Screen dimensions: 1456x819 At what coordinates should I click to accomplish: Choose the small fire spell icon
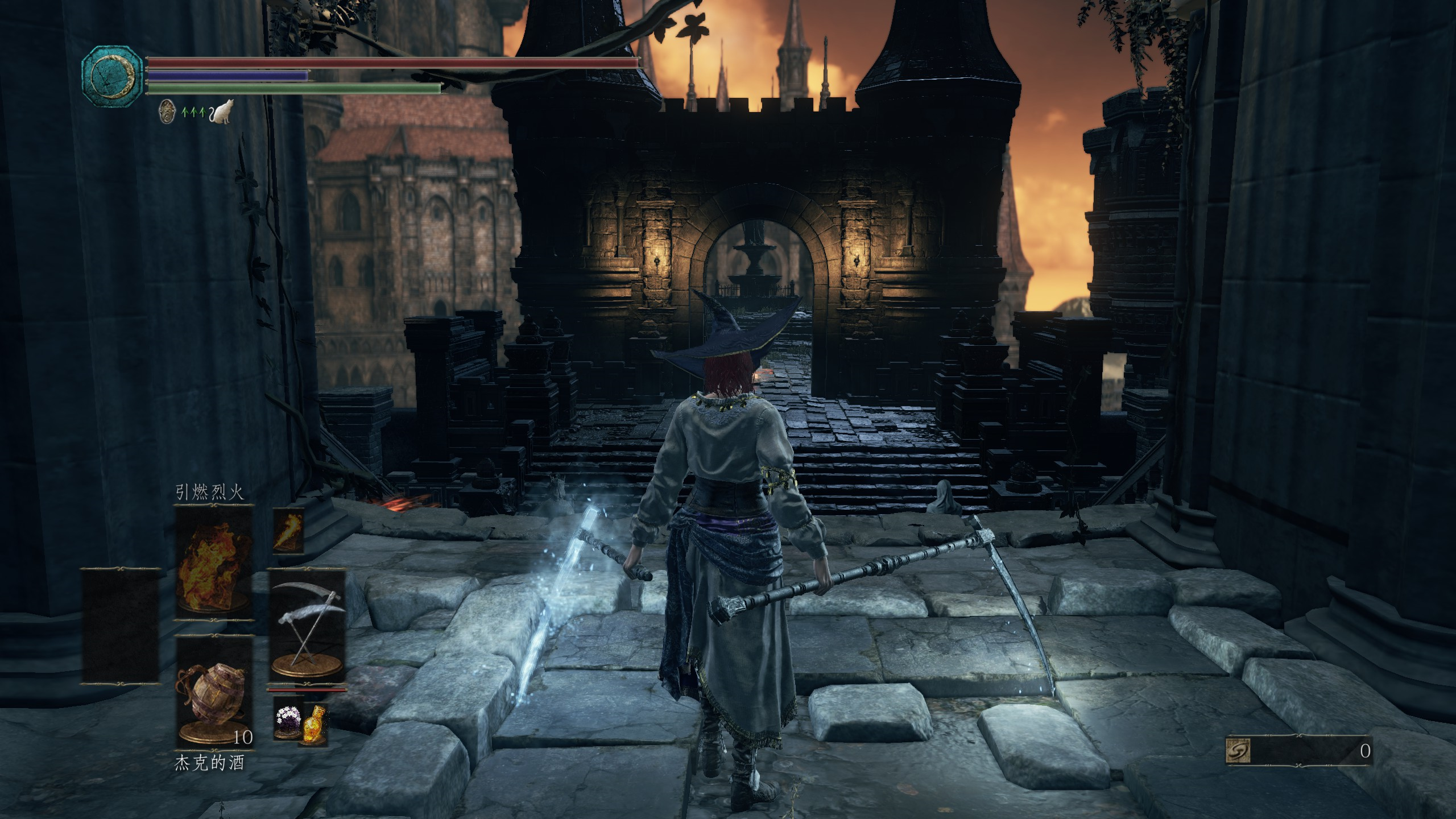288,531
